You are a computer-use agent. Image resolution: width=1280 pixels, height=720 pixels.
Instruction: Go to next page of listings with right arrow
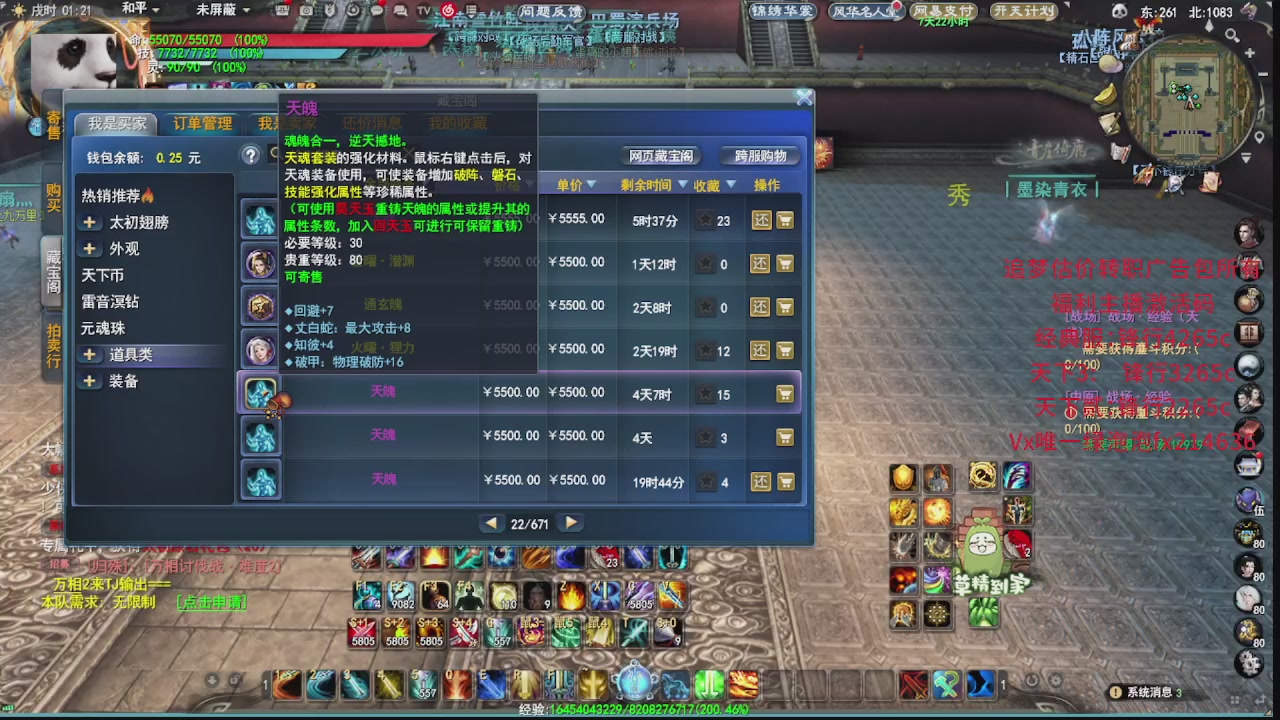tap(570, 522)
